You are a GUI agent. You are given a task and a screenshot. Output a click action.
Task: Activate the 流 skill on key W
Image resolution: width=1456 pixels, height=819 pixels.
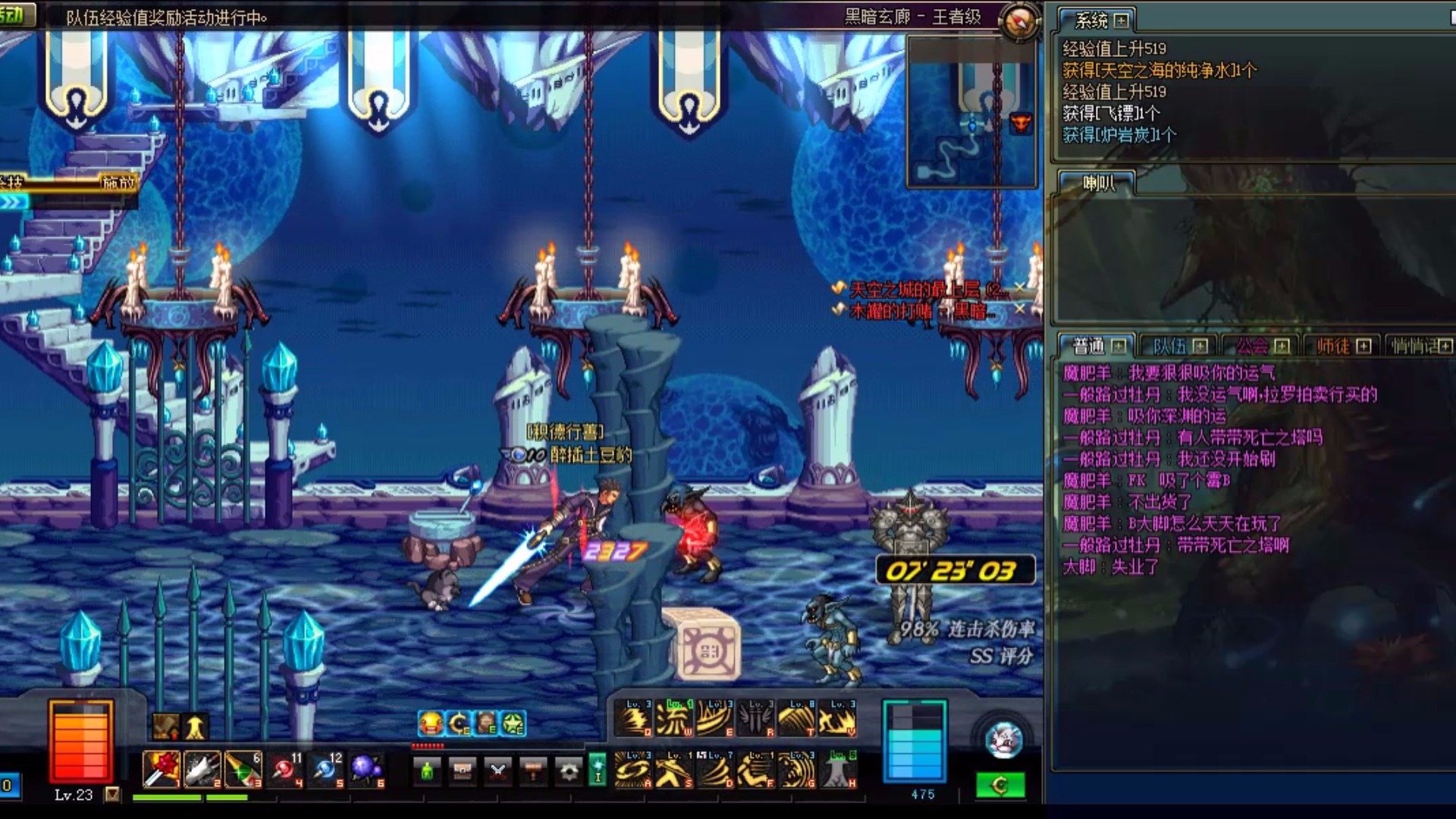point(673,718)
